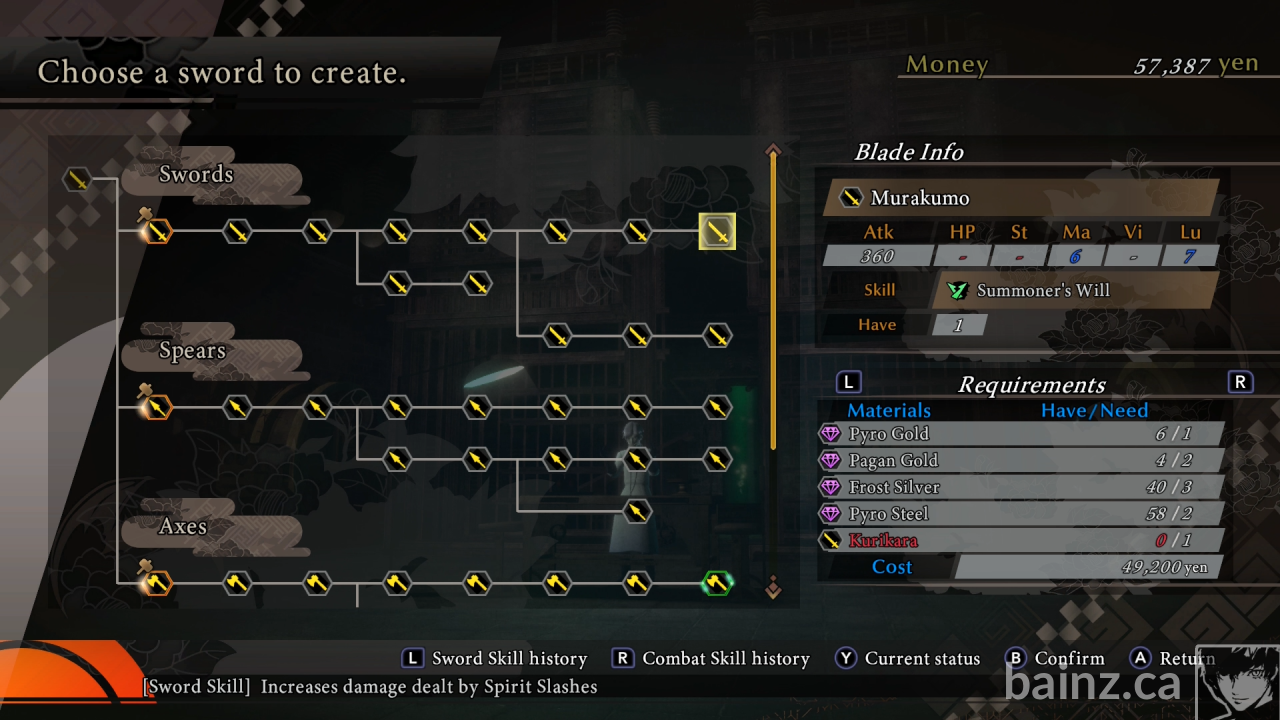
Task: Select the Pyro Gold material row
Action: pos(1020,434)
